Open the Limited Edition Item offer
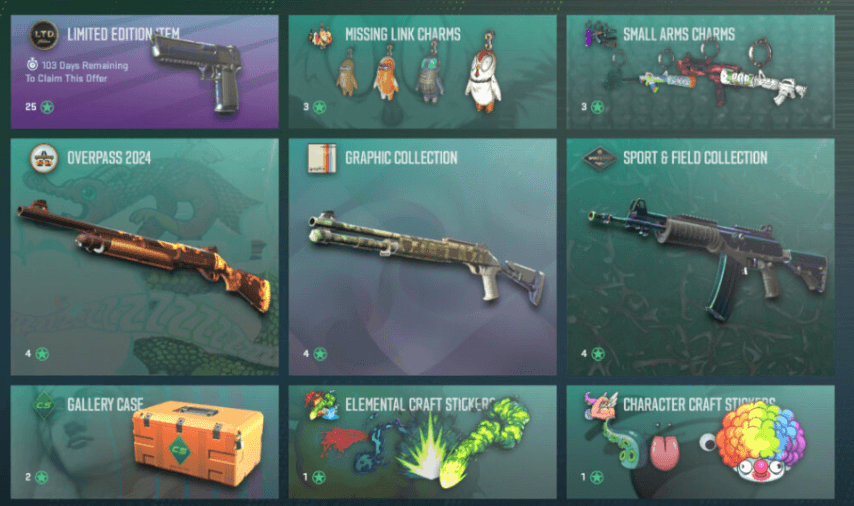 (x=145, y=71)
